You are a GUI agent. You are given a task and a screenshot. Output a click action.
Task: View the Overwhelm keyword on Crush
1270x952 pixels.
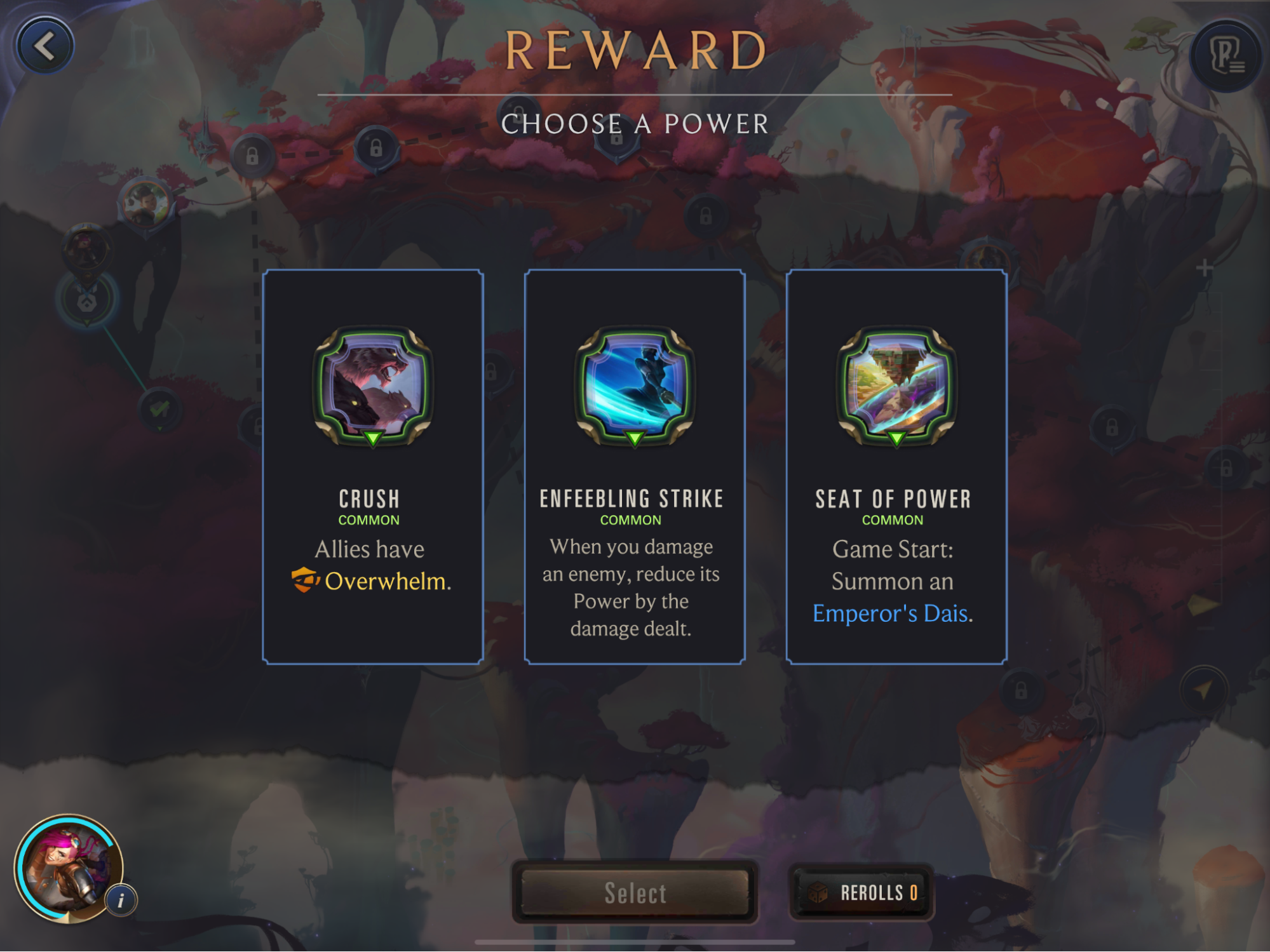pos(385,581)
